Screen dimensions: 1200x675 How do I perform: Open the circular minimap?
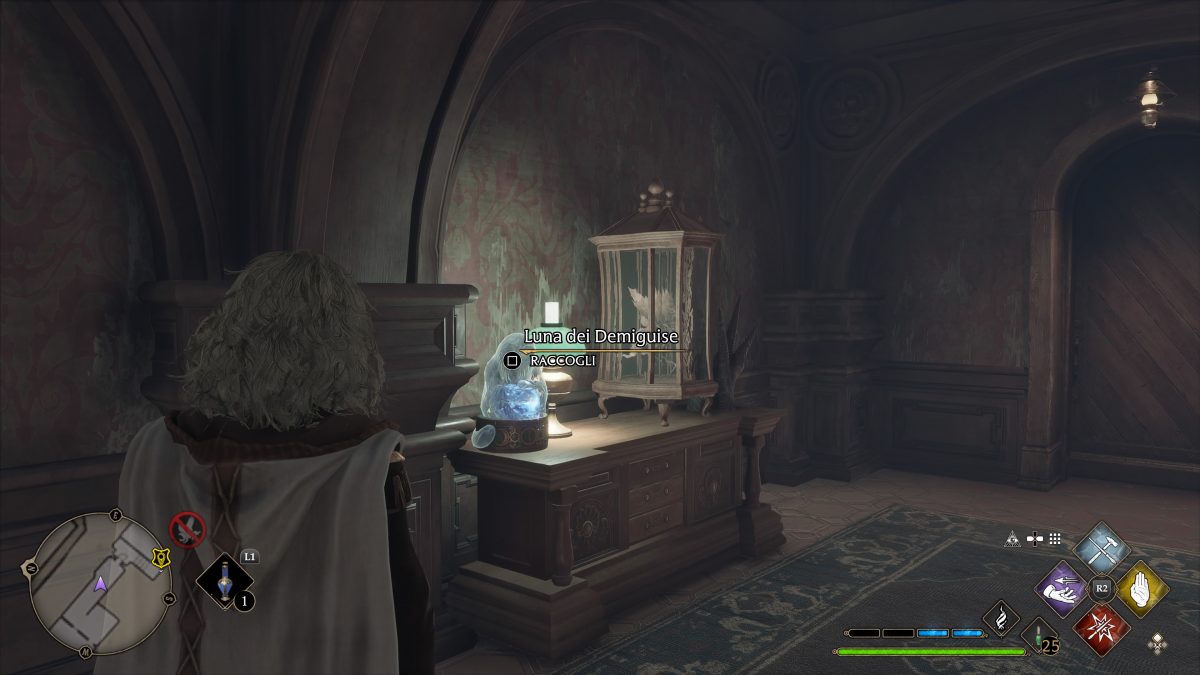[x=100, y=584]
